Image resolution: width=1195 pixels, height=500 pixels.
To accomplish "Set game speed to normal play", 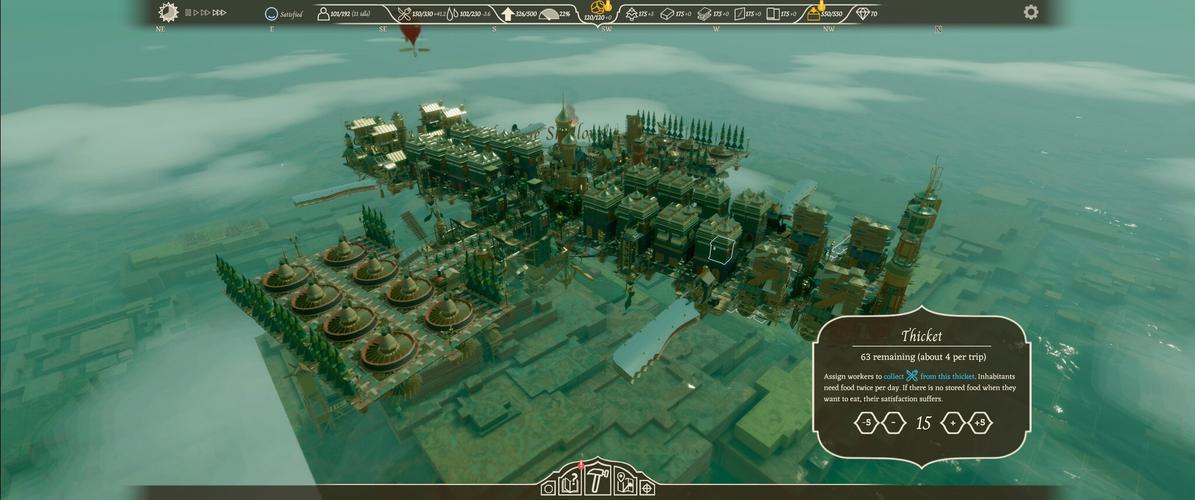I will coord(195,13).
